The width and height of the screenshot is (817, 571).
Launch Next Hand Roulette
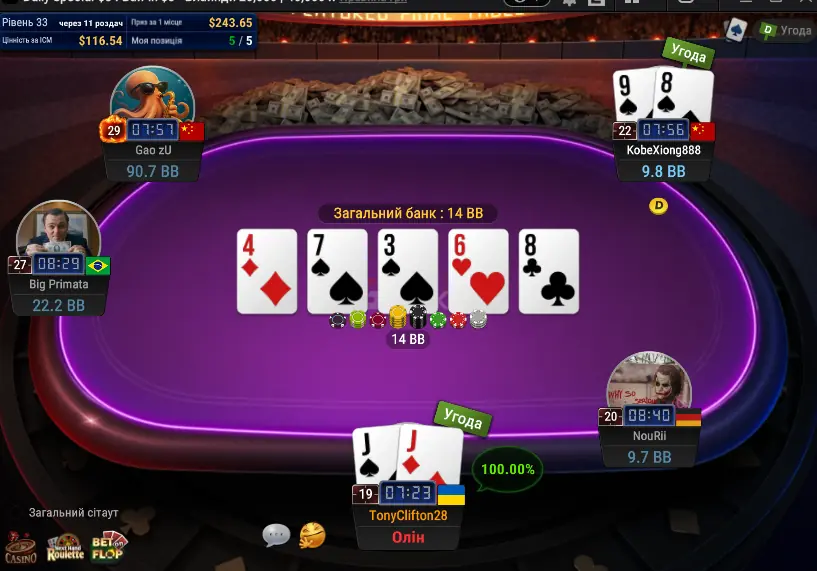click(x=65, y=546)
